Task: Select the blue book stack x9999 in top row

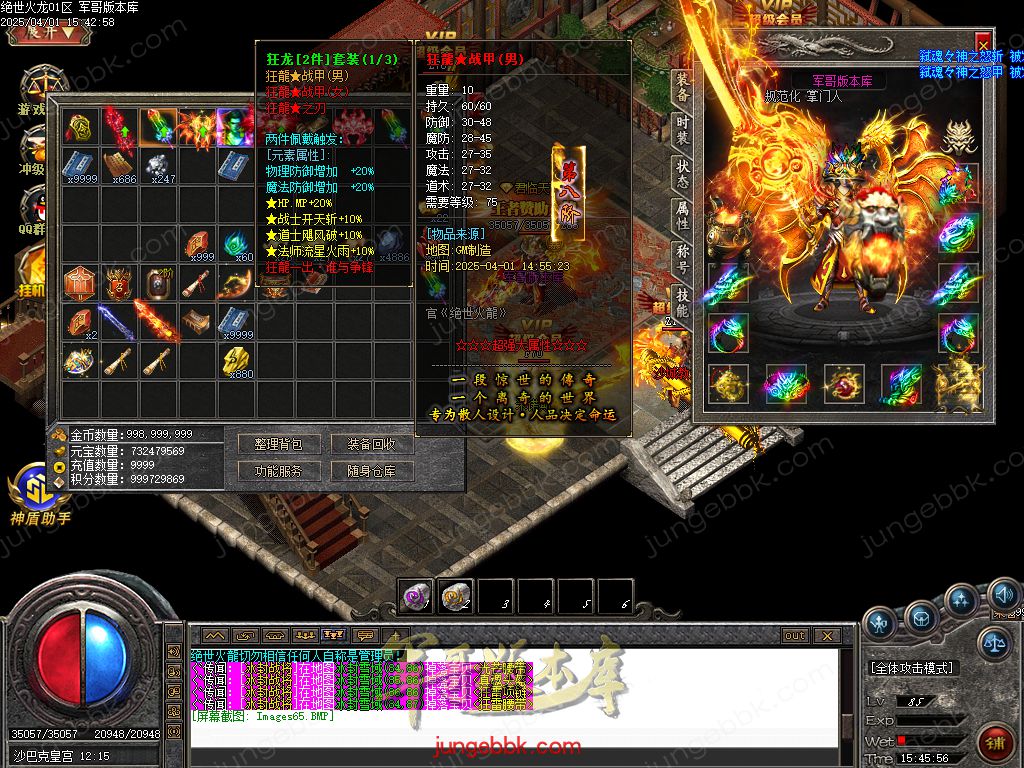Action: tap(79, 164)
